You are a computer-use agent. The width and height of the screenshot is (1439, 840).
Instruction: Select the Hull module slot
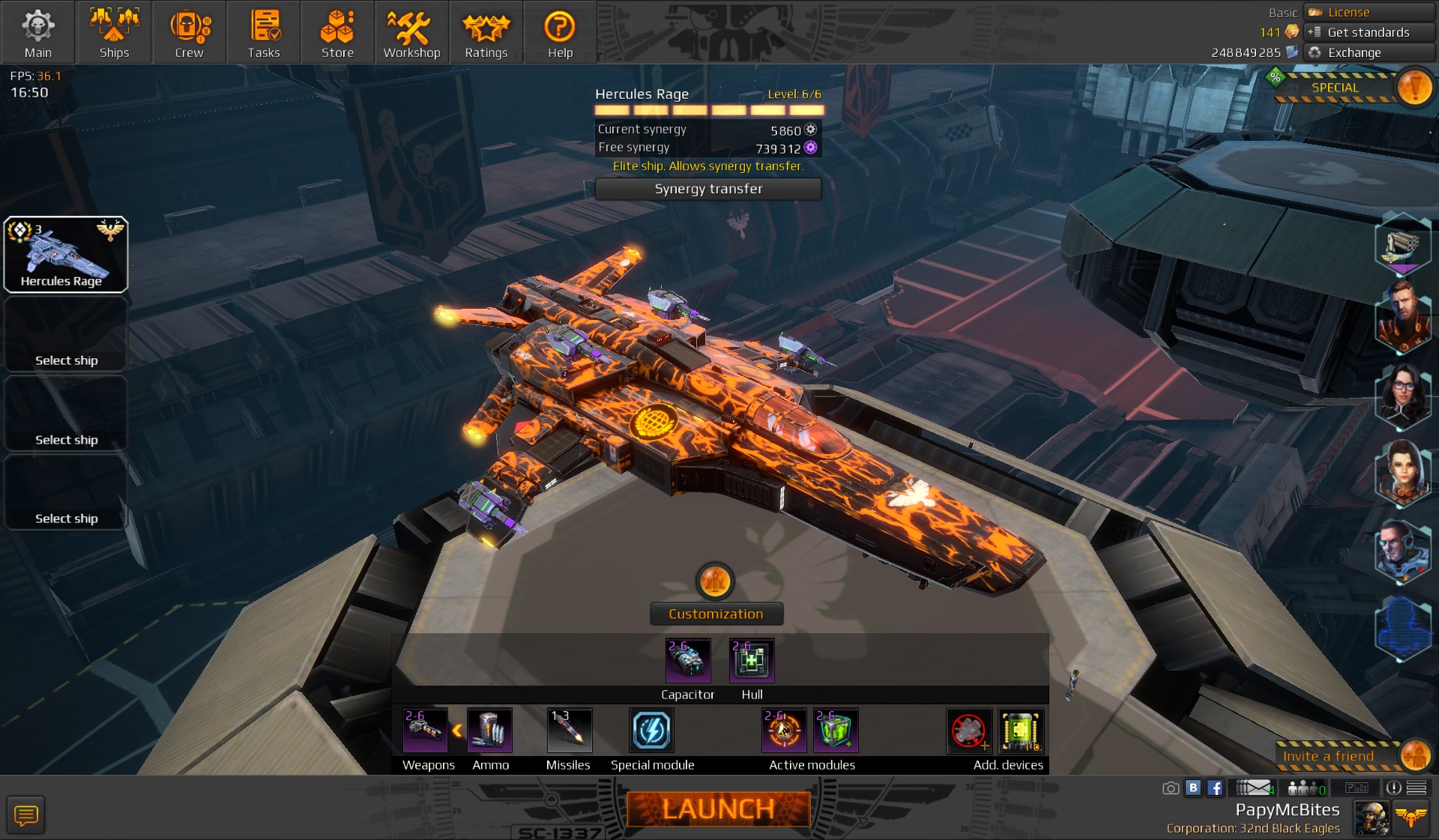752,661
